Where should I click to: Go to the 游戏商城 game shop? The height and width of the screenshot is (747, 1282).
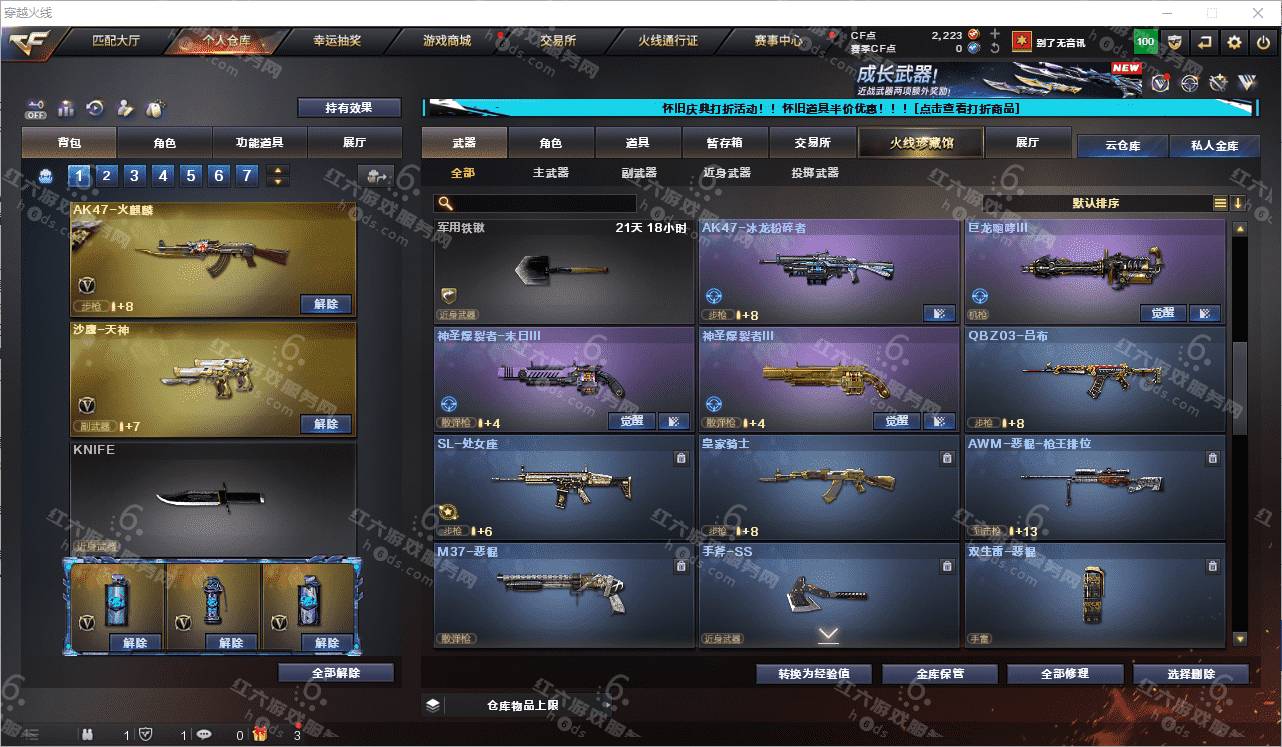click(446, 41)
